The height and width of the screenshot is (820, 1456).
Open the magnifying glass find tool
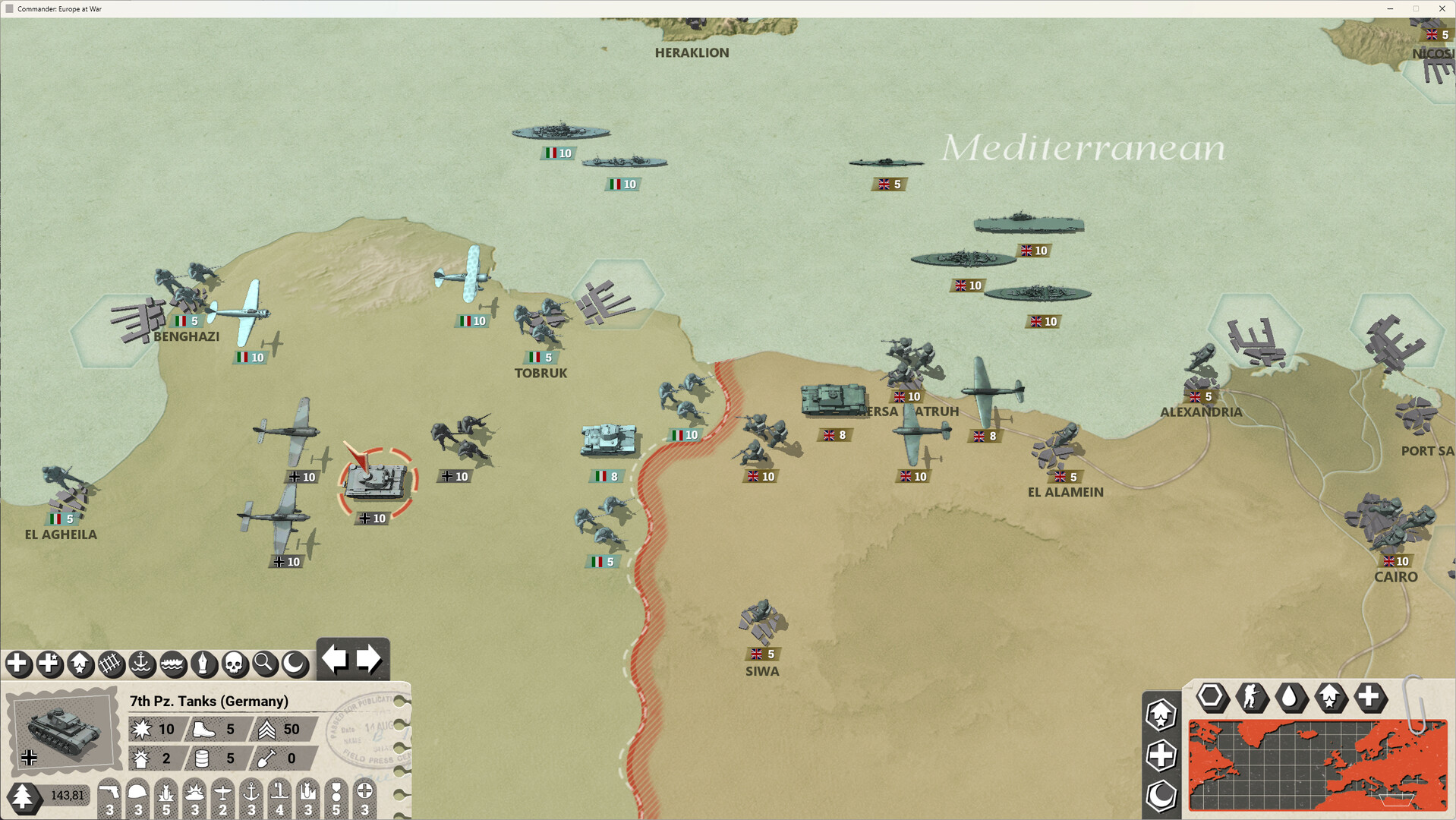click(263, 664)
